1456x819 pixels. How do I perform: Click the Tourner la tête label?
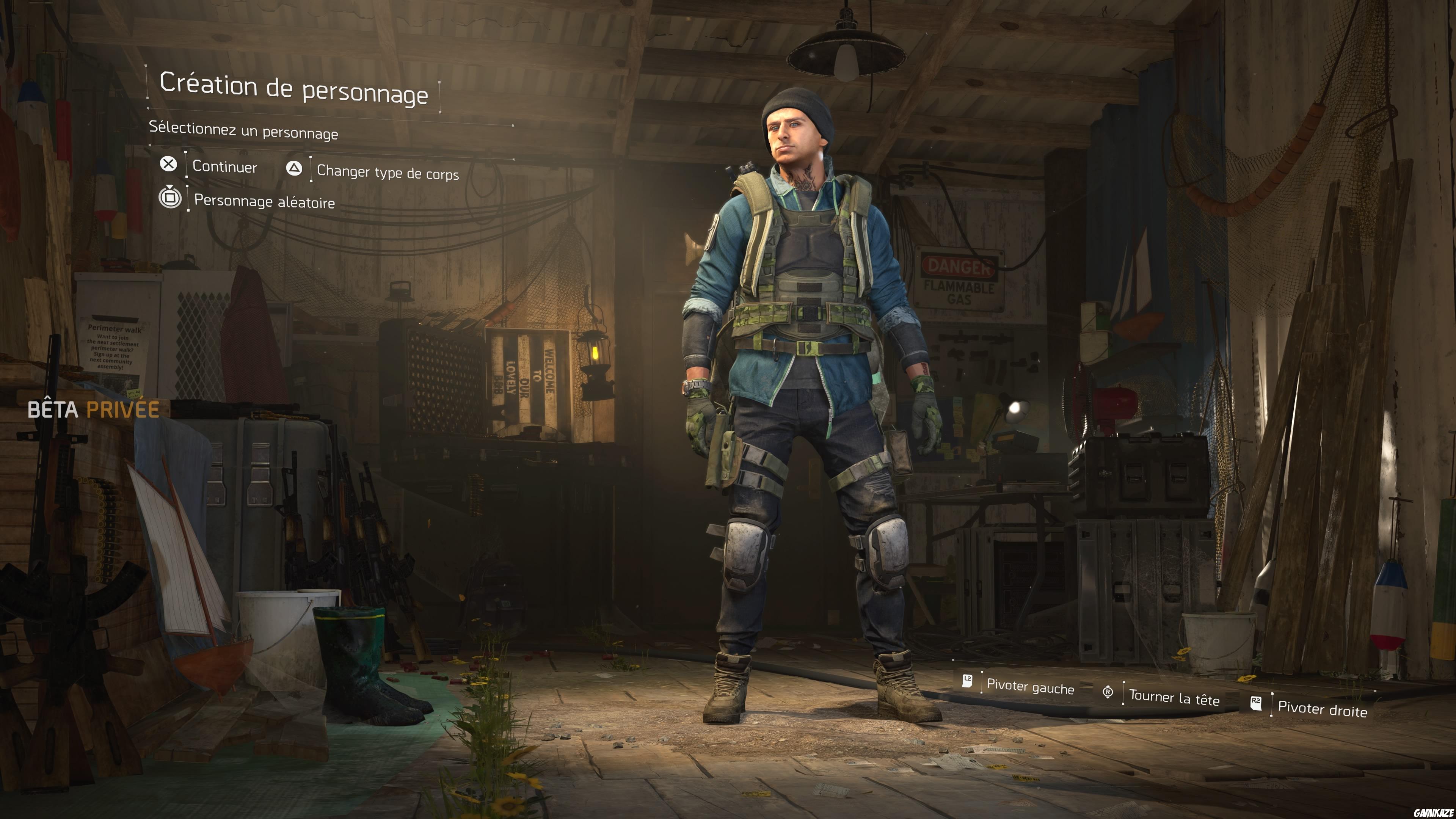[1174, 698]
